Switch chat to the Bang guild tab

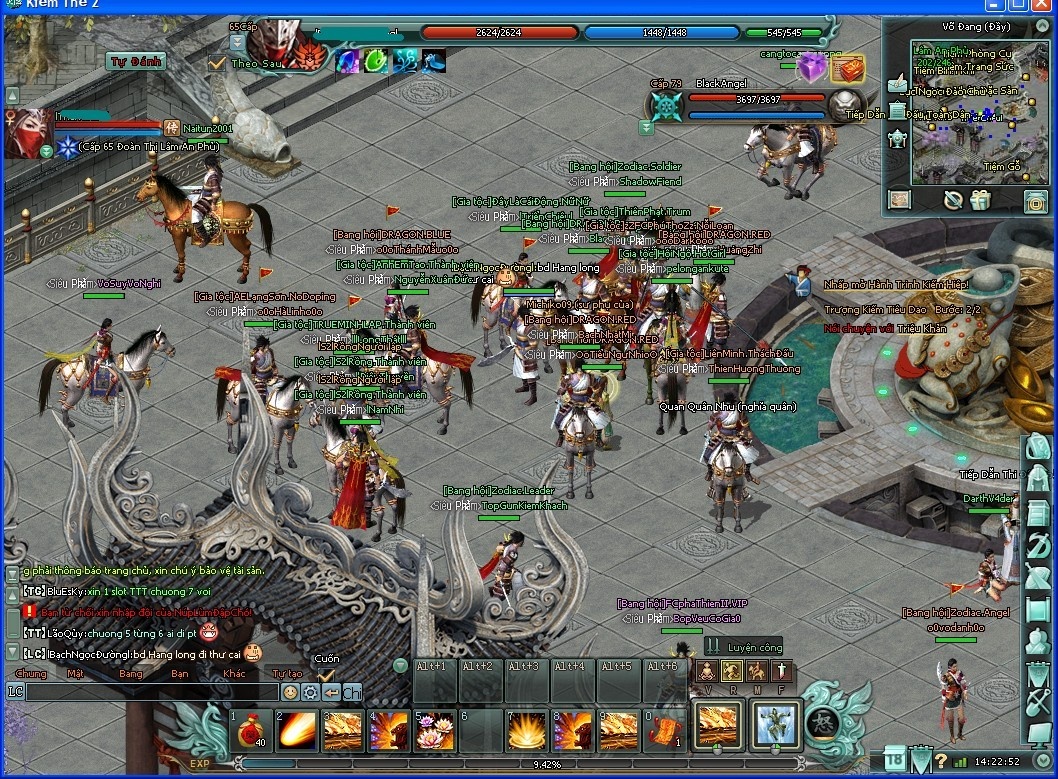point(131,673)
